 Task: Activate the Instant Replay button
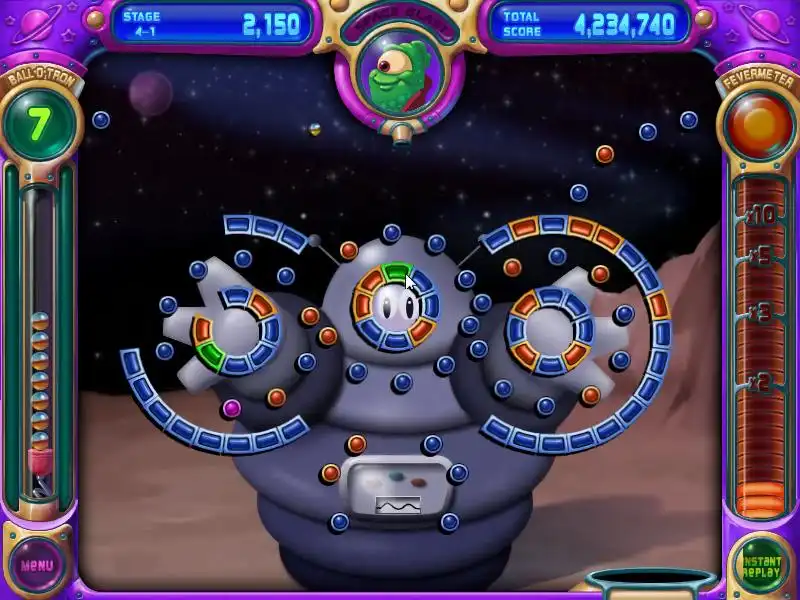[761, 564]
